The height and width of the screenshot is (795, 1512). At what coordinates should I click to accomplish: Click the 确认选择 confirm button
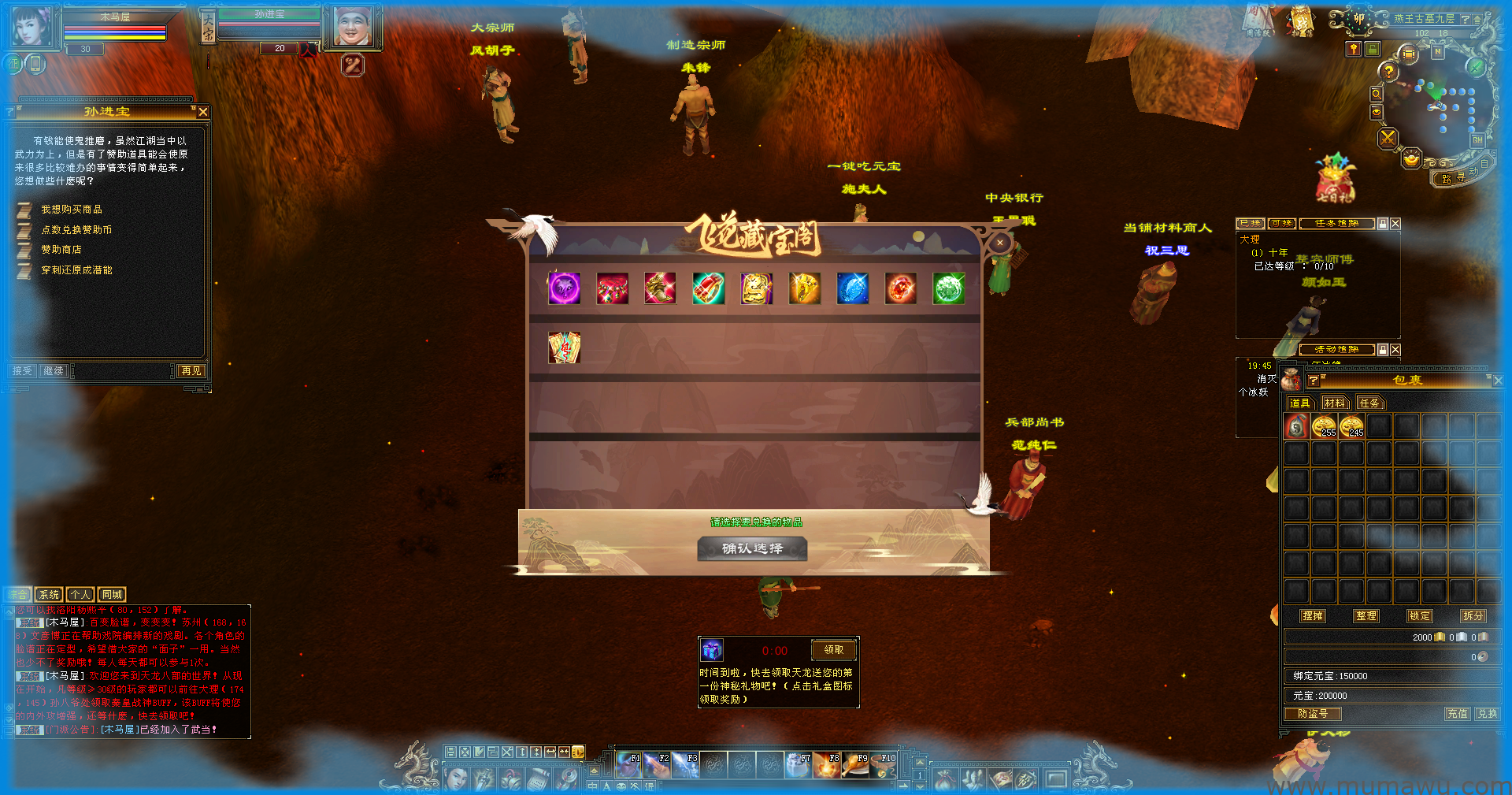click(752, 548)
